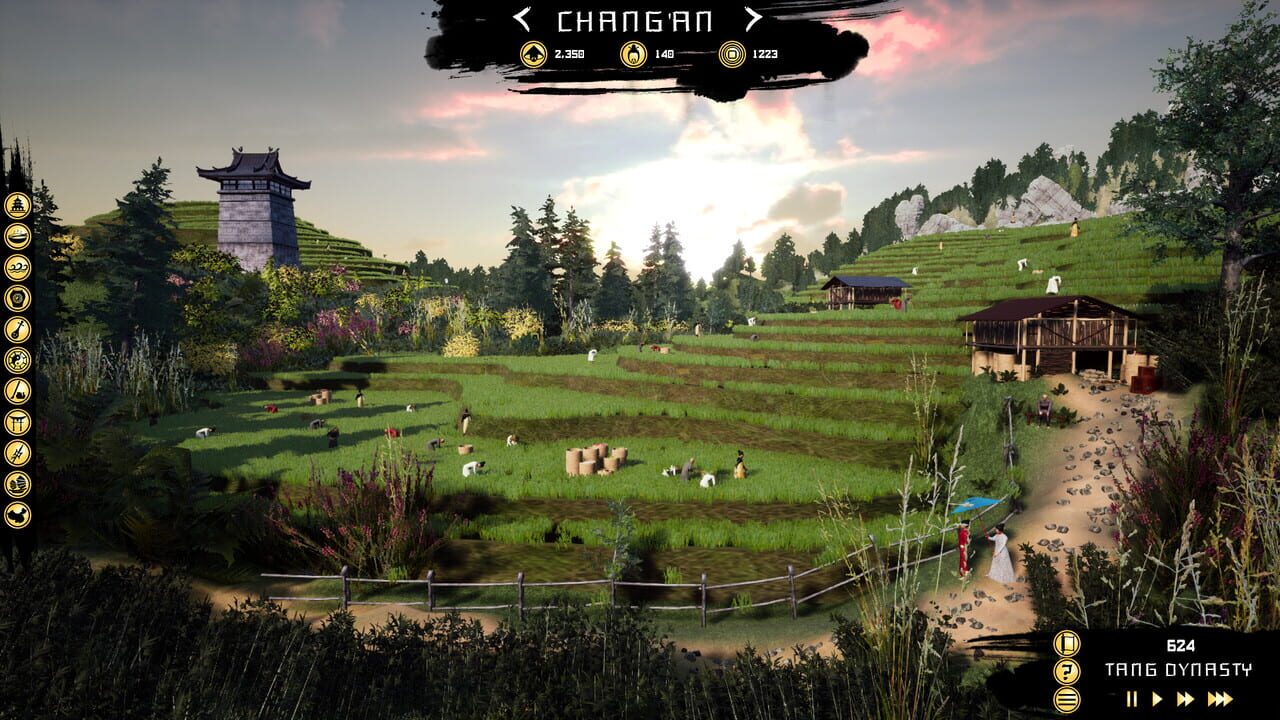Click the question mark help icon
1280x720 pixels.
click(x=1065, y=670)
